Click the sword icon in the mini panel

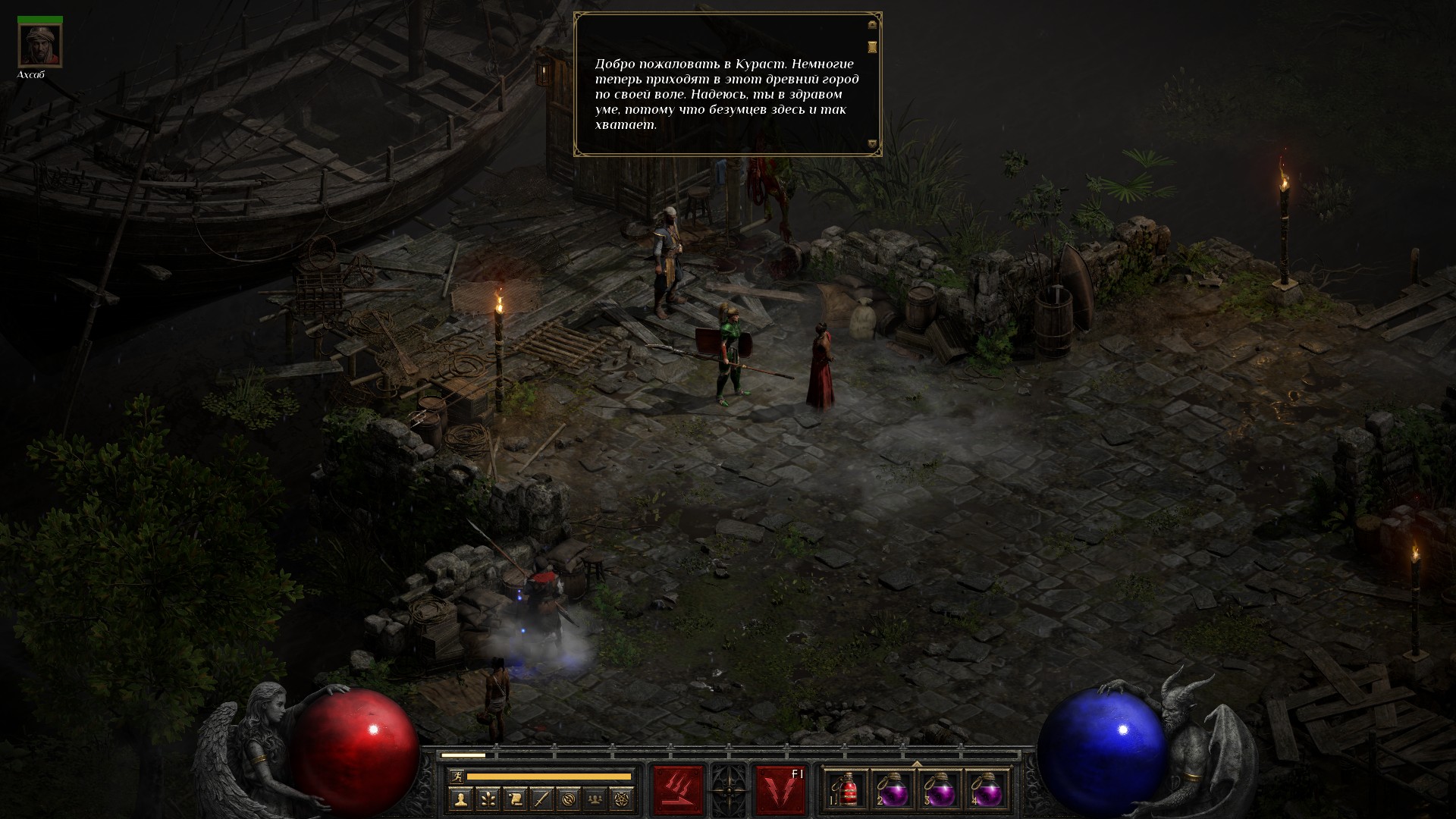pyautogui.click(x=542, y=799)
